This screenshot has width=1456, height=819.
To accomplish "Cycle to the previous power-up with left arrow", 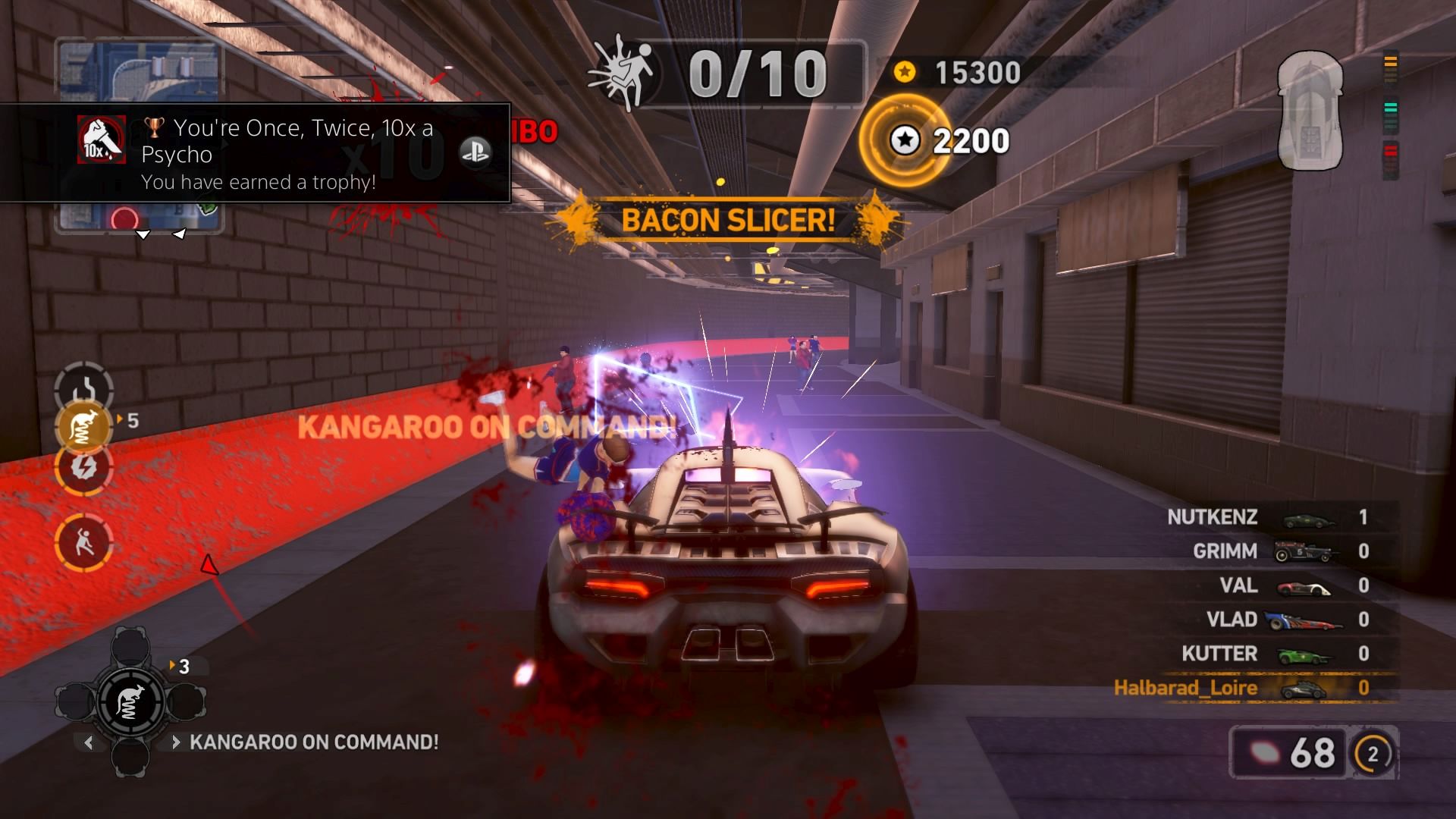I will point(89,742).
